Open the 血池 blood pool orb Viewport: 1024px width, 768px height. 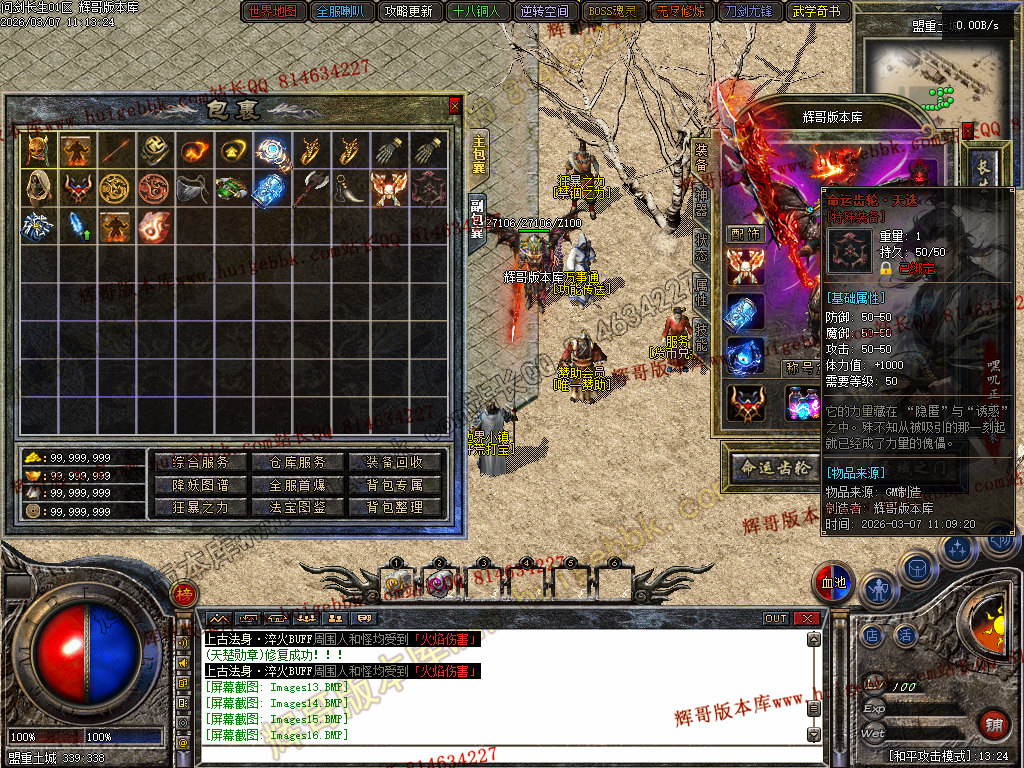[834, 581]
